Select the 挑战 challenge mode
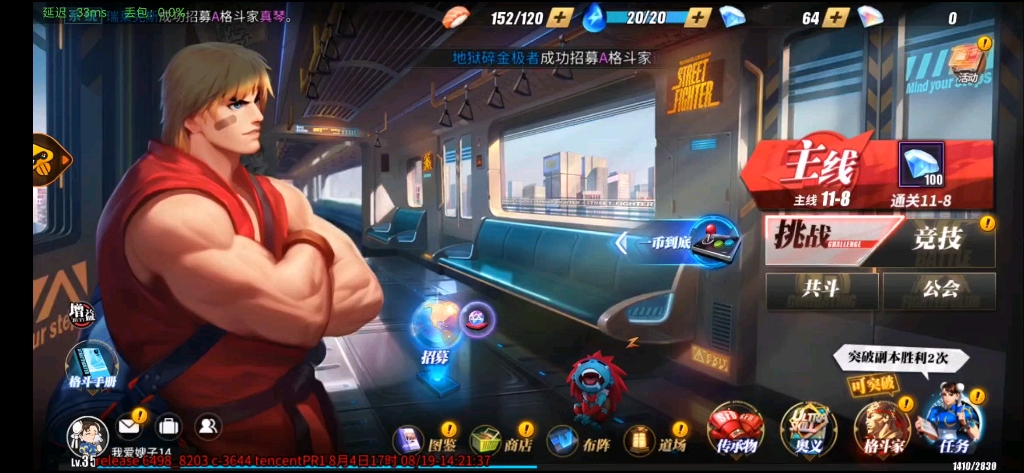 pyautogui.click(x=818, y=241)
